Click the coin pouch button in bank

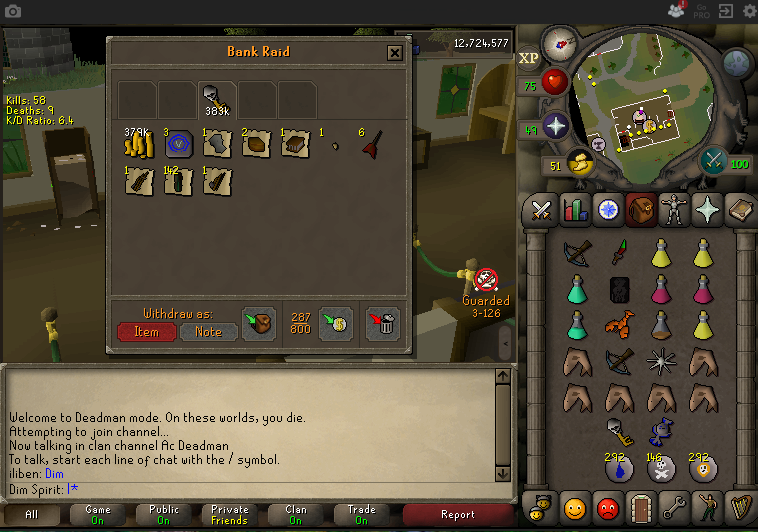(336, 323)
